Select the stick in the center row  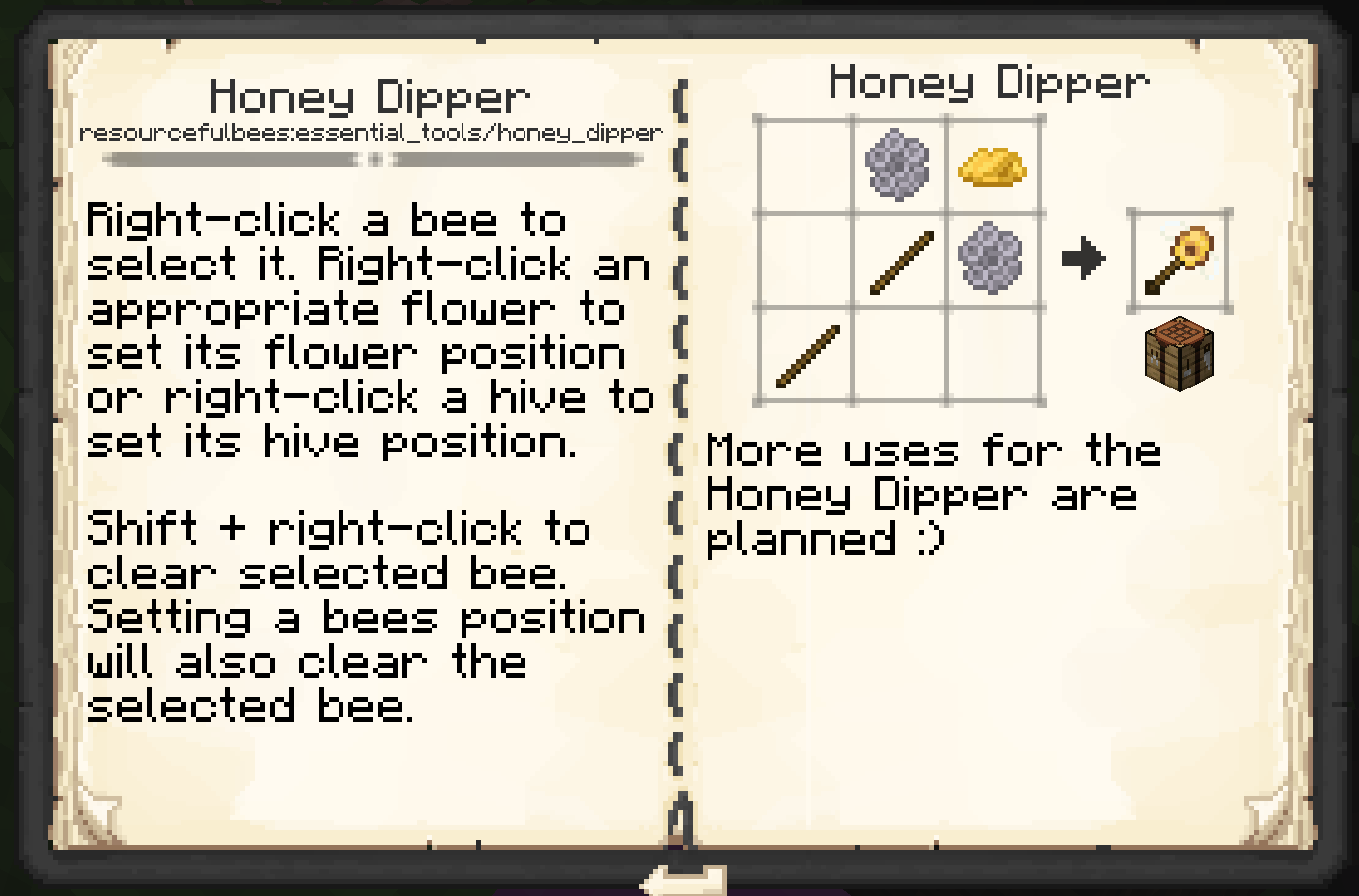pyautogui.click(x=896, y=261)
